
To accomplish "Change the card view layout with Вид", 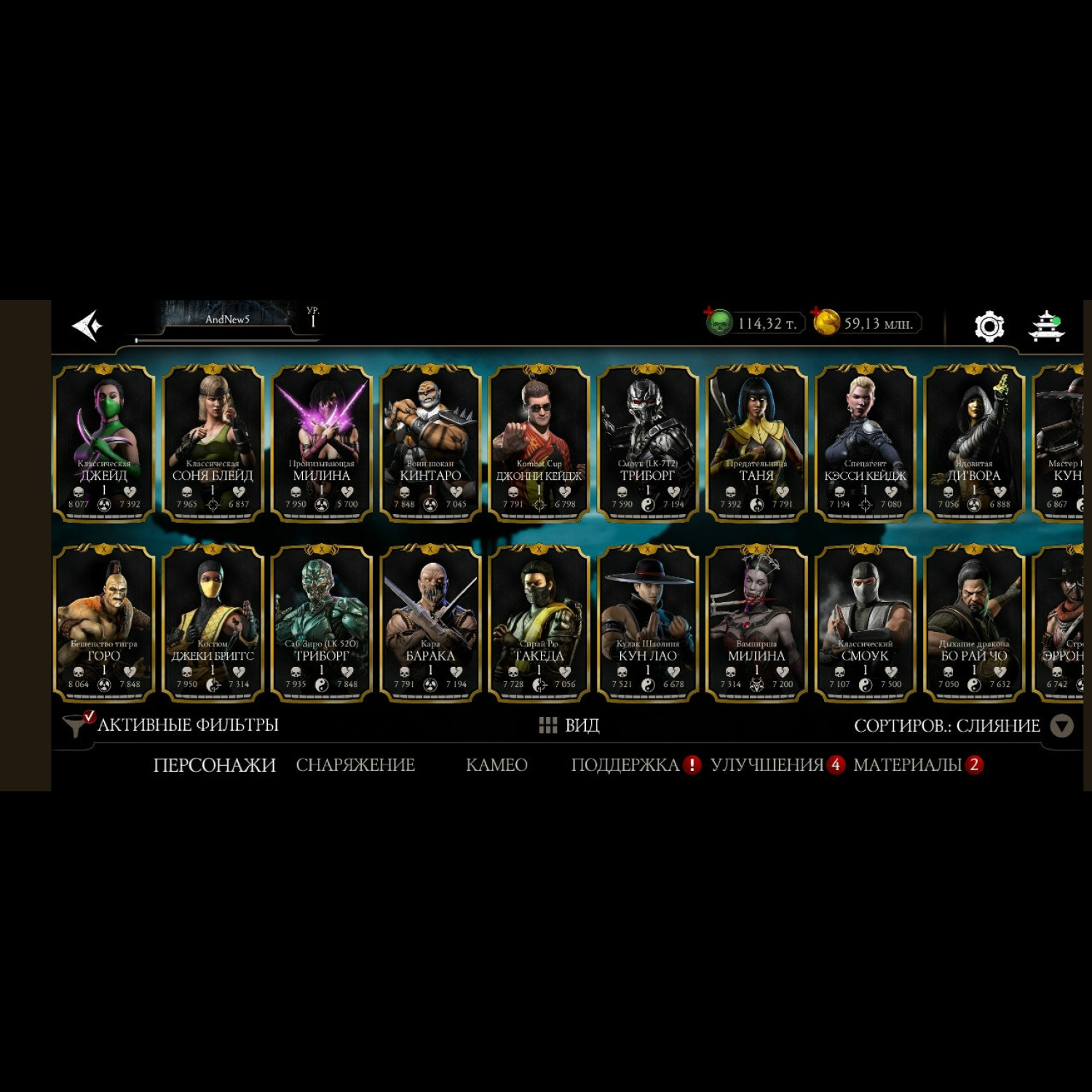I will (x=569, y=725).
